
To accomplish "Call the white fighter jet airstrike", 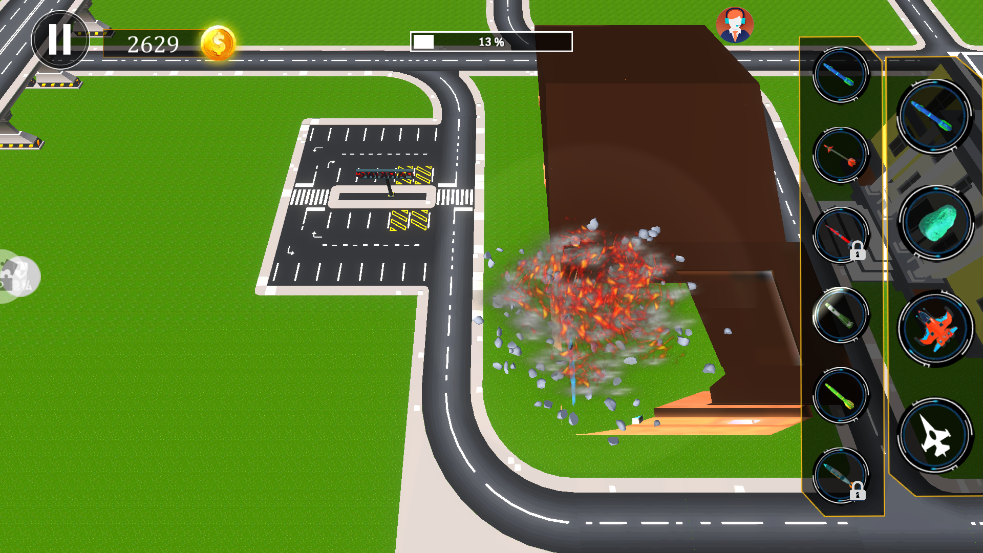I will click(935, 436).
